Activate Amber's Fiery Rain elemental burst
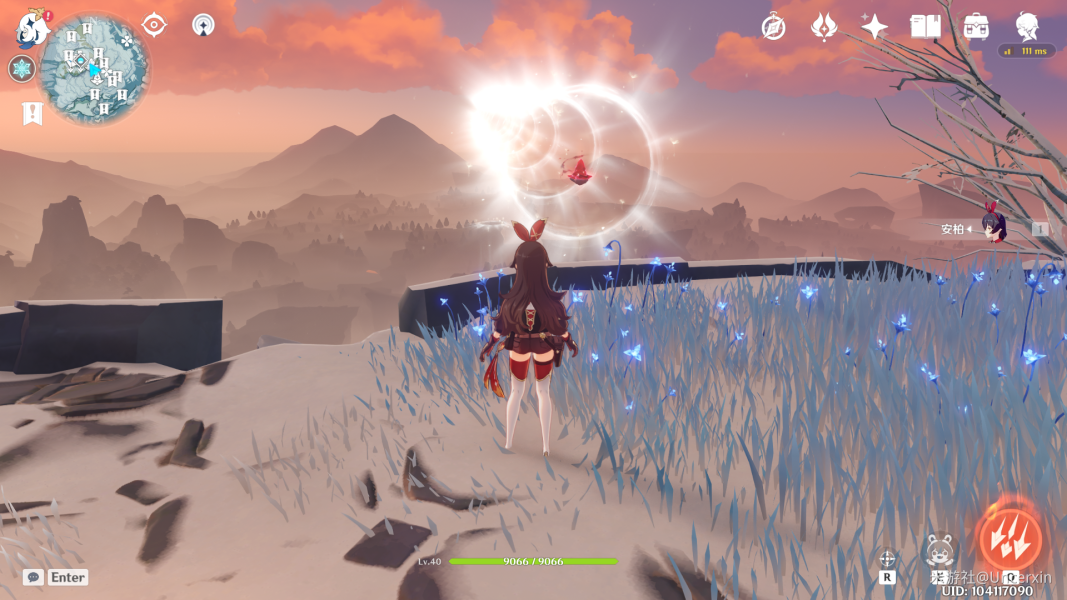 click(1009, 540)
